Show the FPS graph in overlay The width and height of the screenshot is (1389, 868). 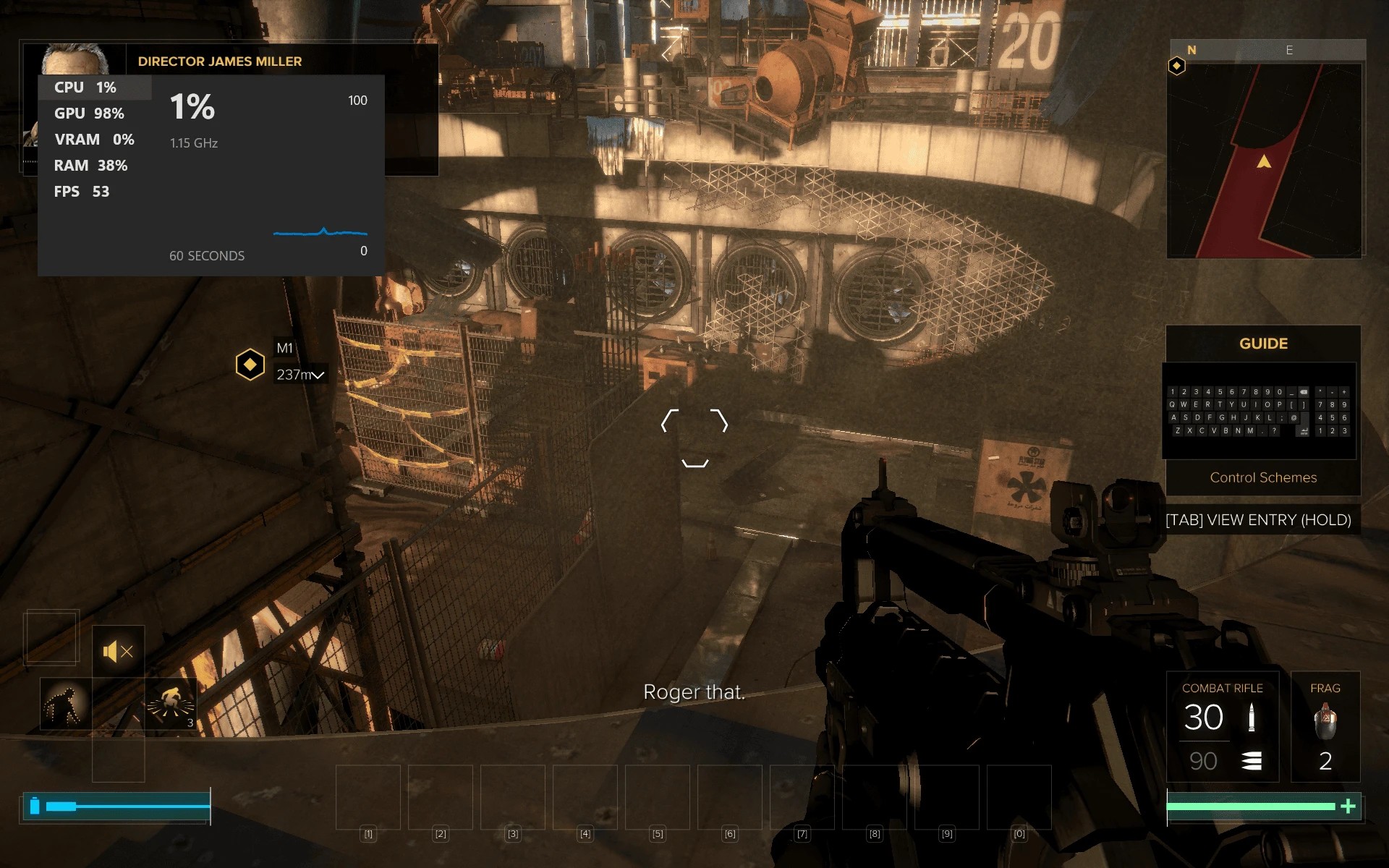click(82, 192)
